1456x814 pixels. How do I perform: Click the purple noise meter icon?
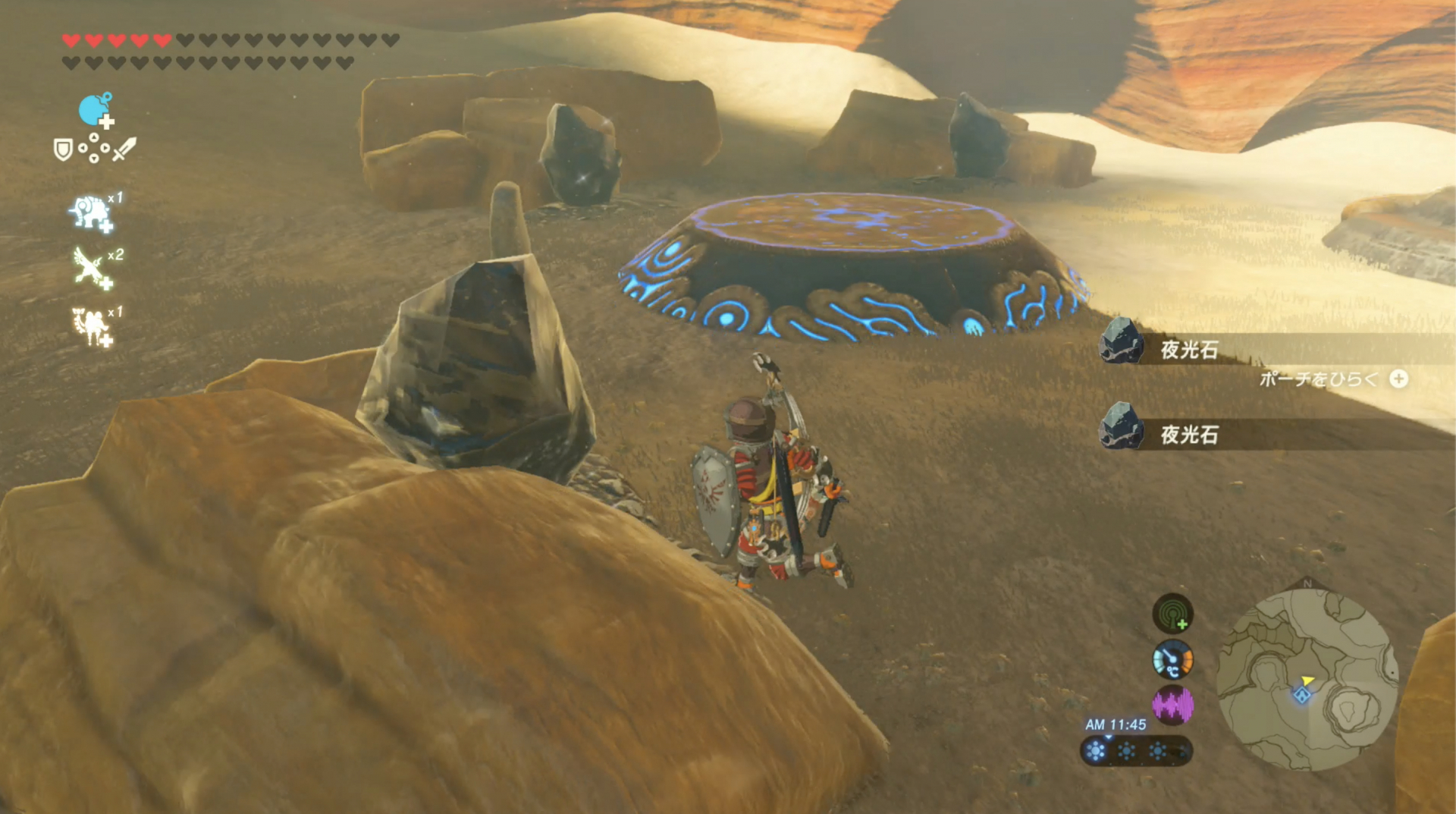[x=1172, y=705]
